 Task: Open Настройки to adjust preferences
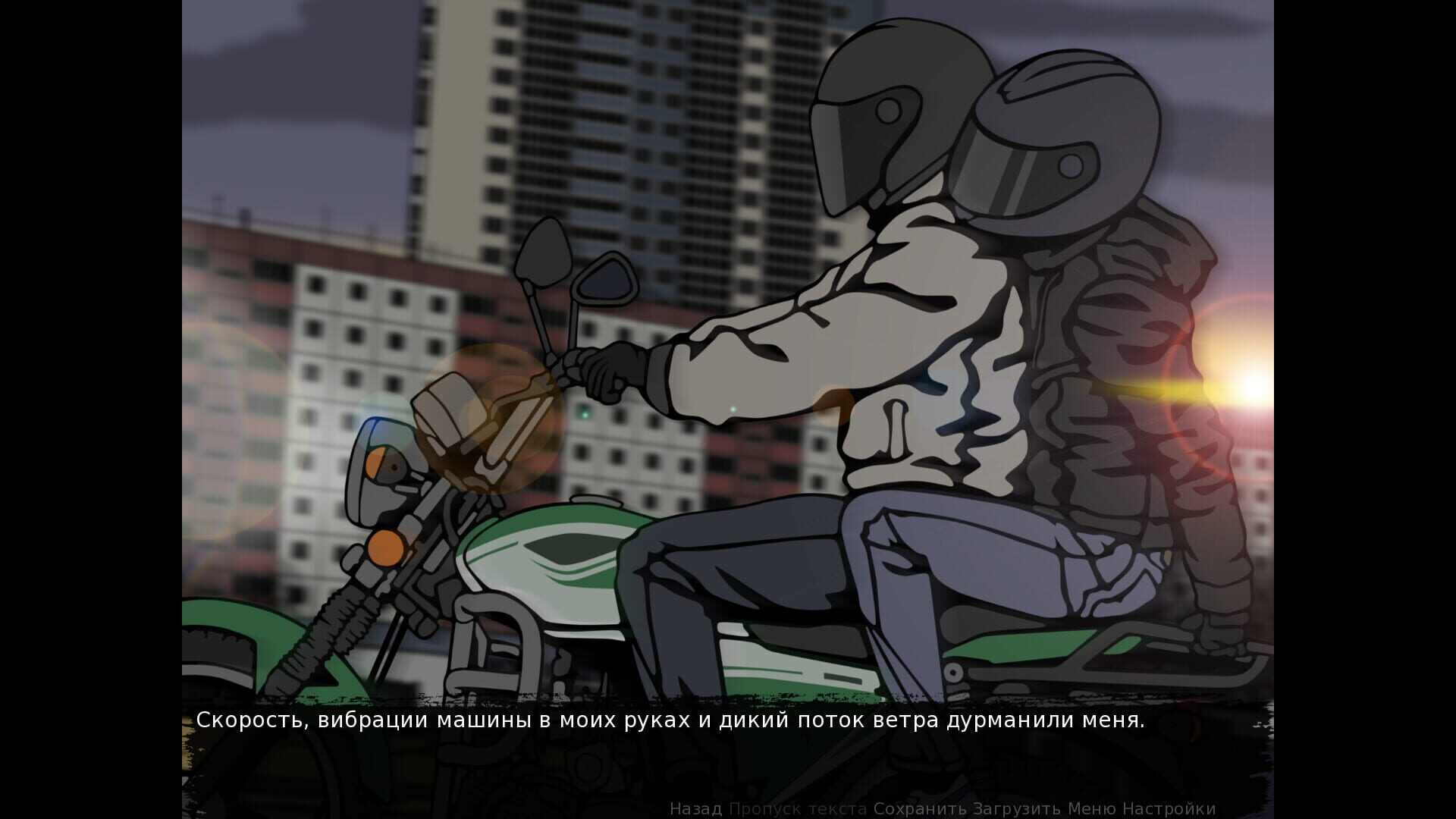[1172, 809]
